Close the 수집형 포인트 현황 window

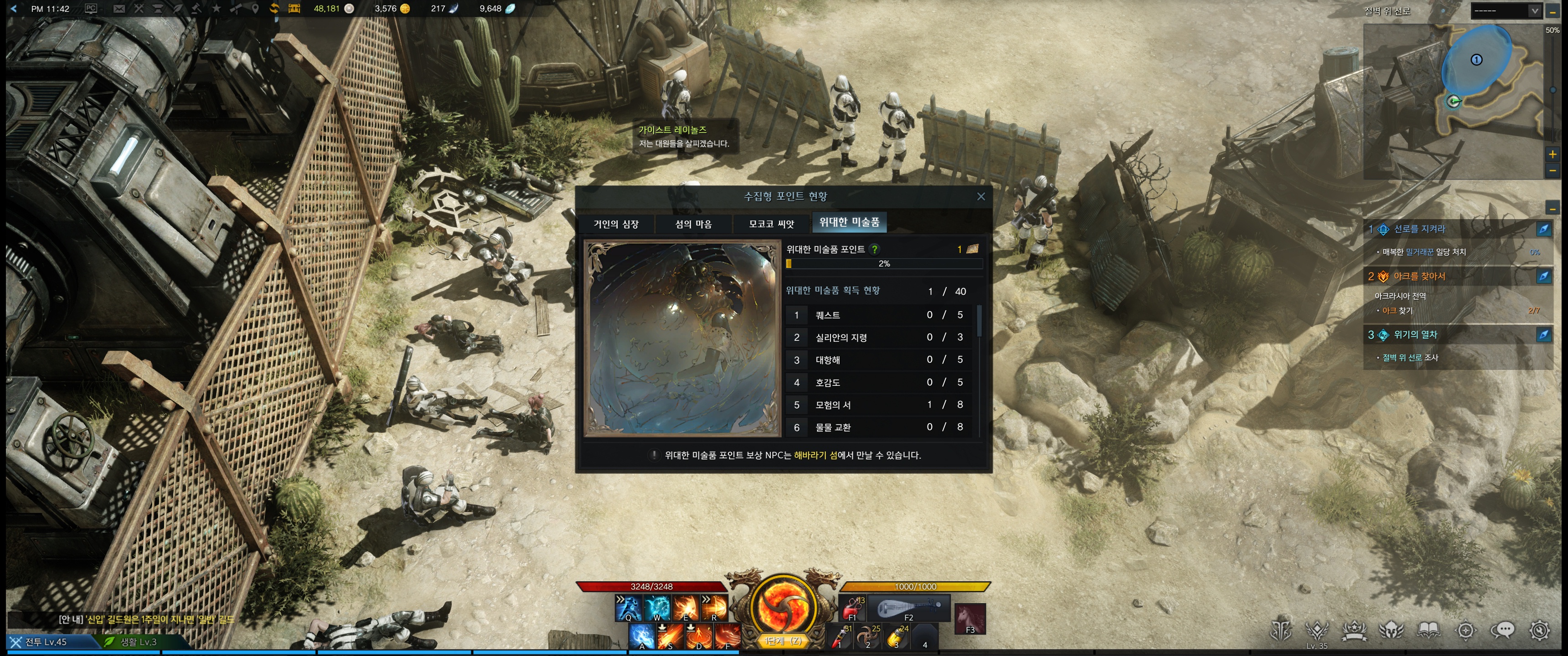pyautogui.click(x=980, y=196)
